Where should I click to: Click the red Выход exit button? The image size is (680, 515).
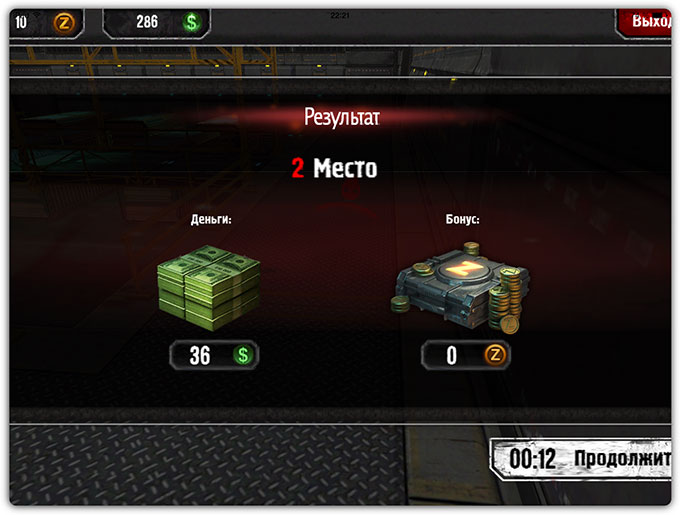(x=646, y=22)
